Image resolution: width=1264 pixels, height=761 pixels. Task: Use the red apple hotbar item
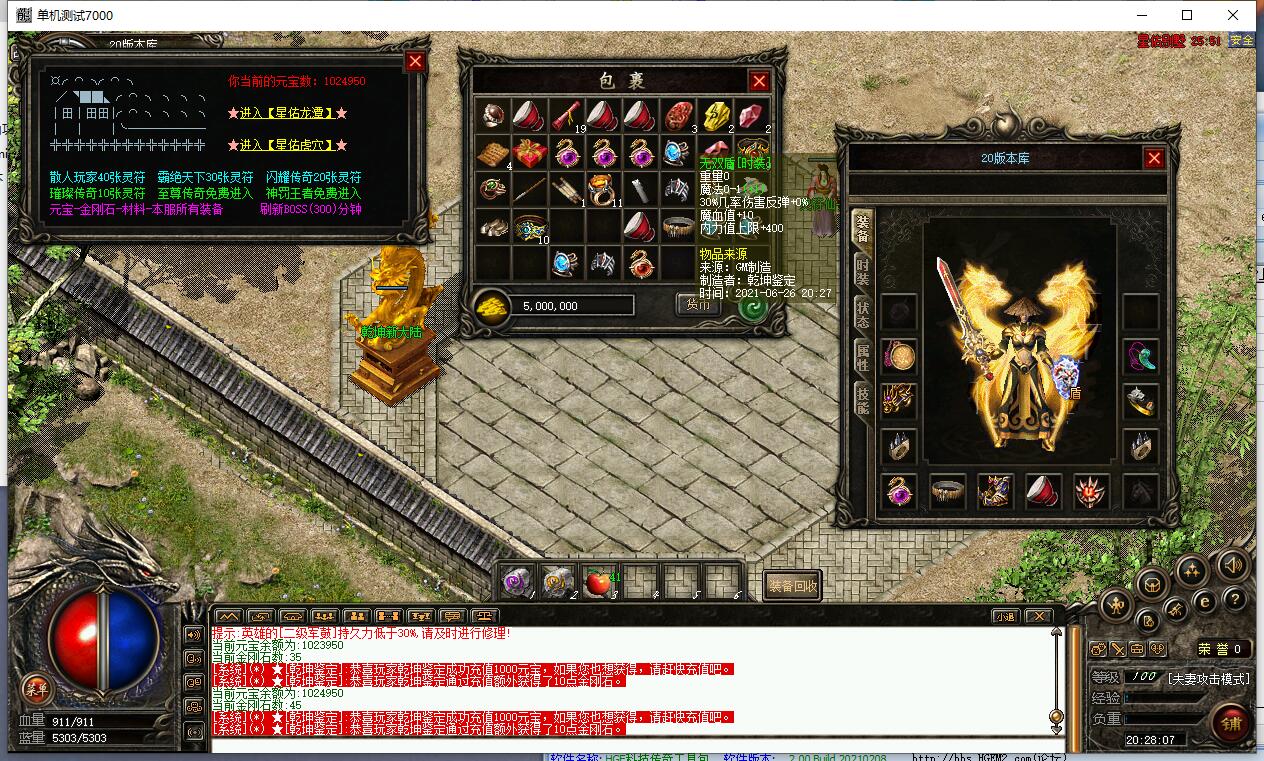(597, 582)
